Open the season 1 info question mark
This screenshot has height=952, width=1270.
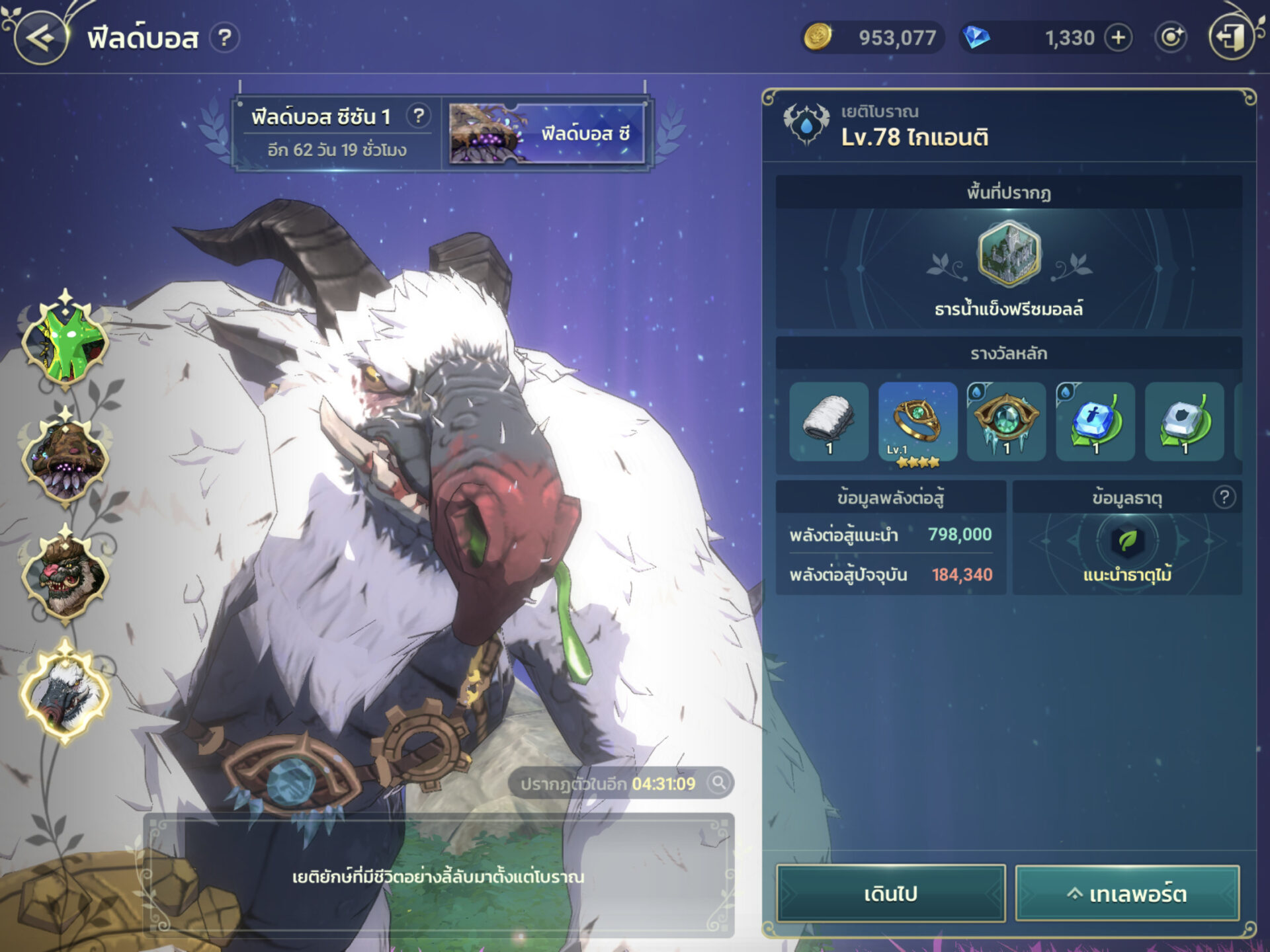tap(418, 116)
